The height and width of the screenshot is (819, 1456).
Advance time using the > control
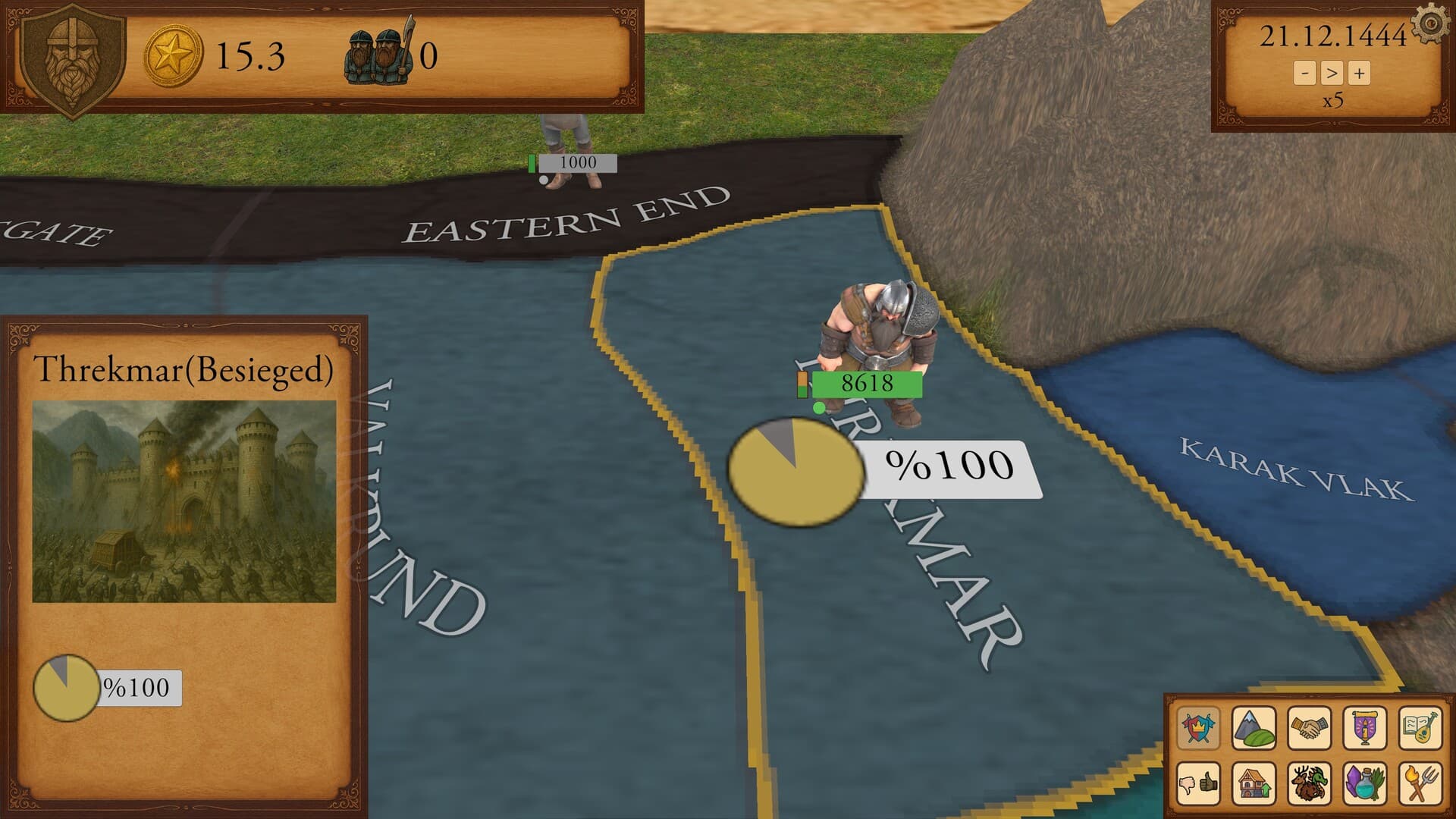coord(1334,74)
